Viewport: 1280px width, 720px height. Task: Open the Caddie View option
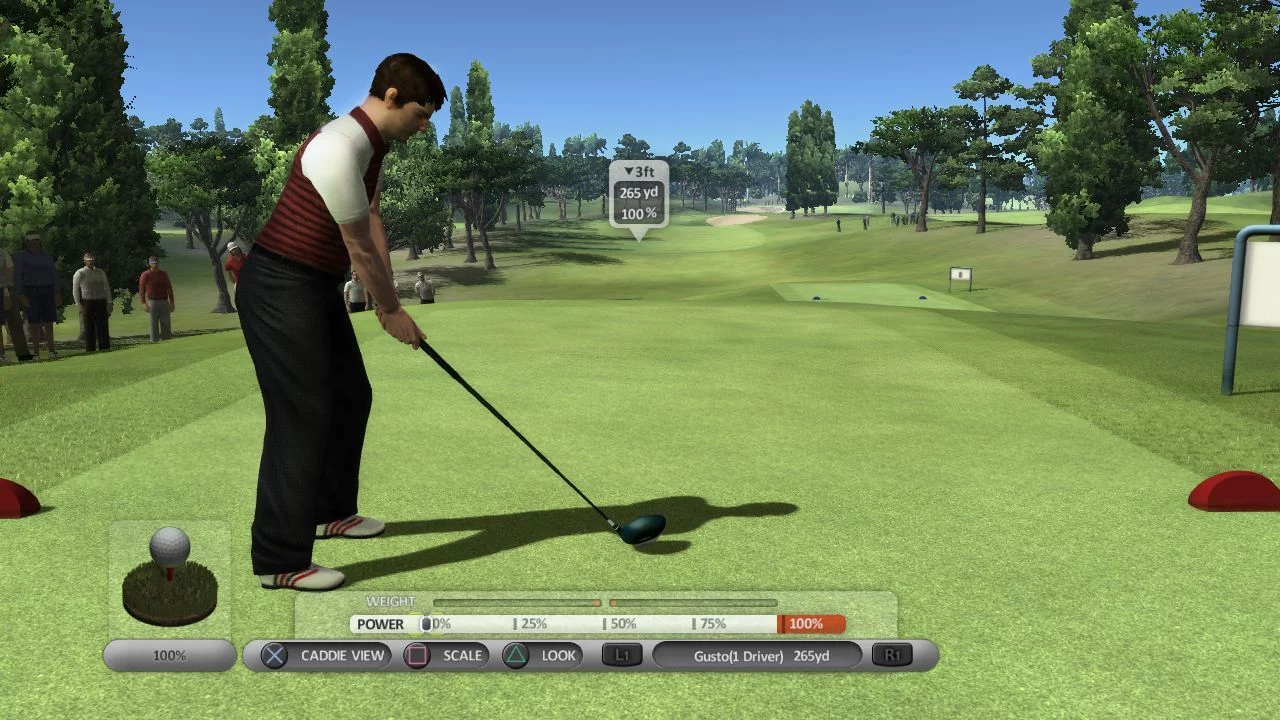(325, 656)
